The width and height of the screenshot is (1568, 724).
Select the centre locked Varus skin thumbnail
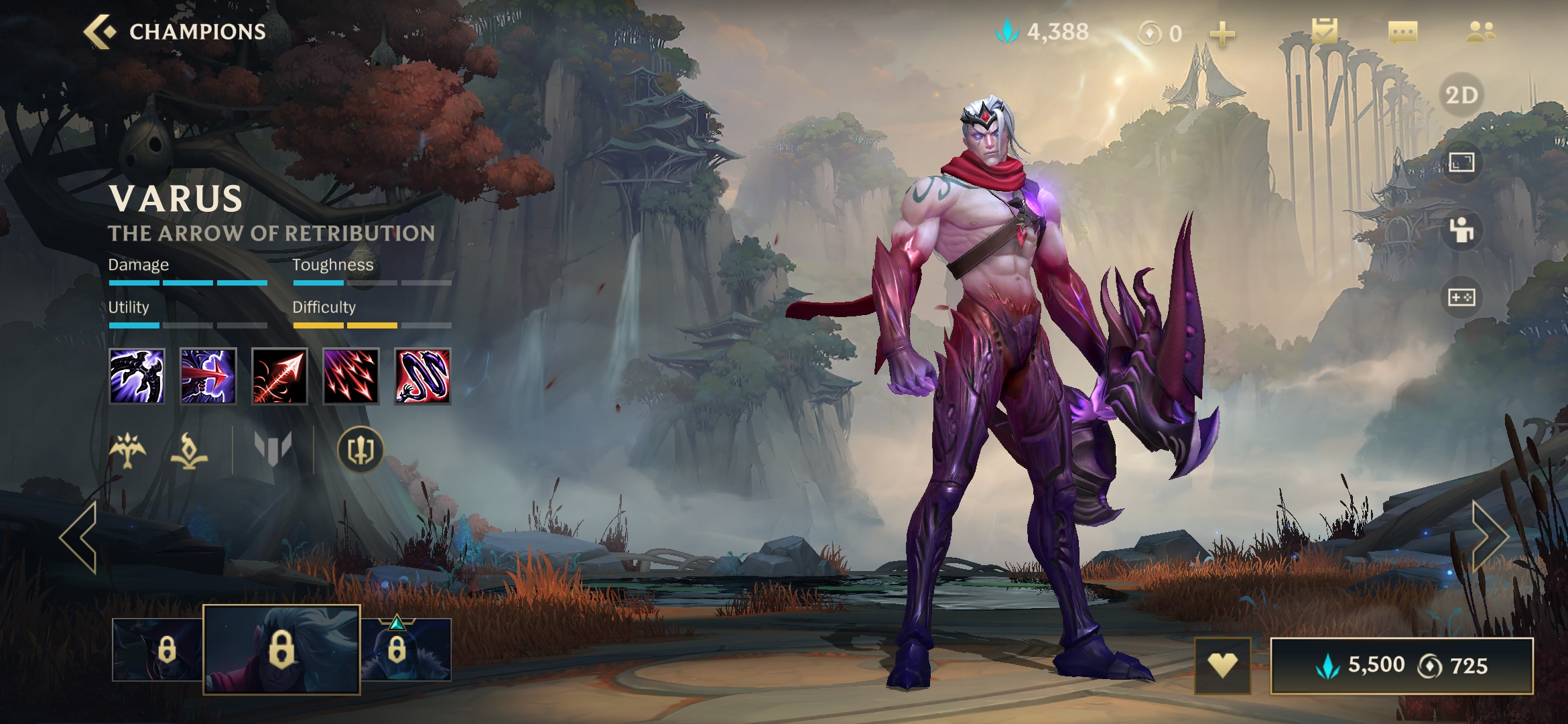pos(281,649)
